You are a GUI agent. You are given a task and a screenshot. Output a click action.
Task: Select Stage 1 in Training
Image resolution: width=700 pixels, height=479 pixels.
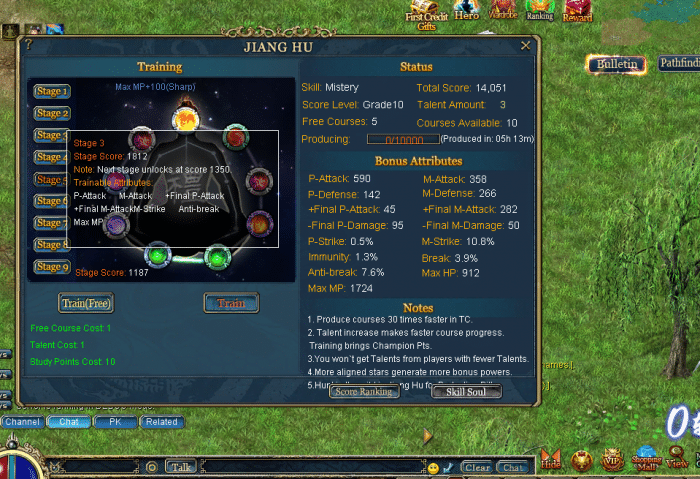[x=52, y=91]
